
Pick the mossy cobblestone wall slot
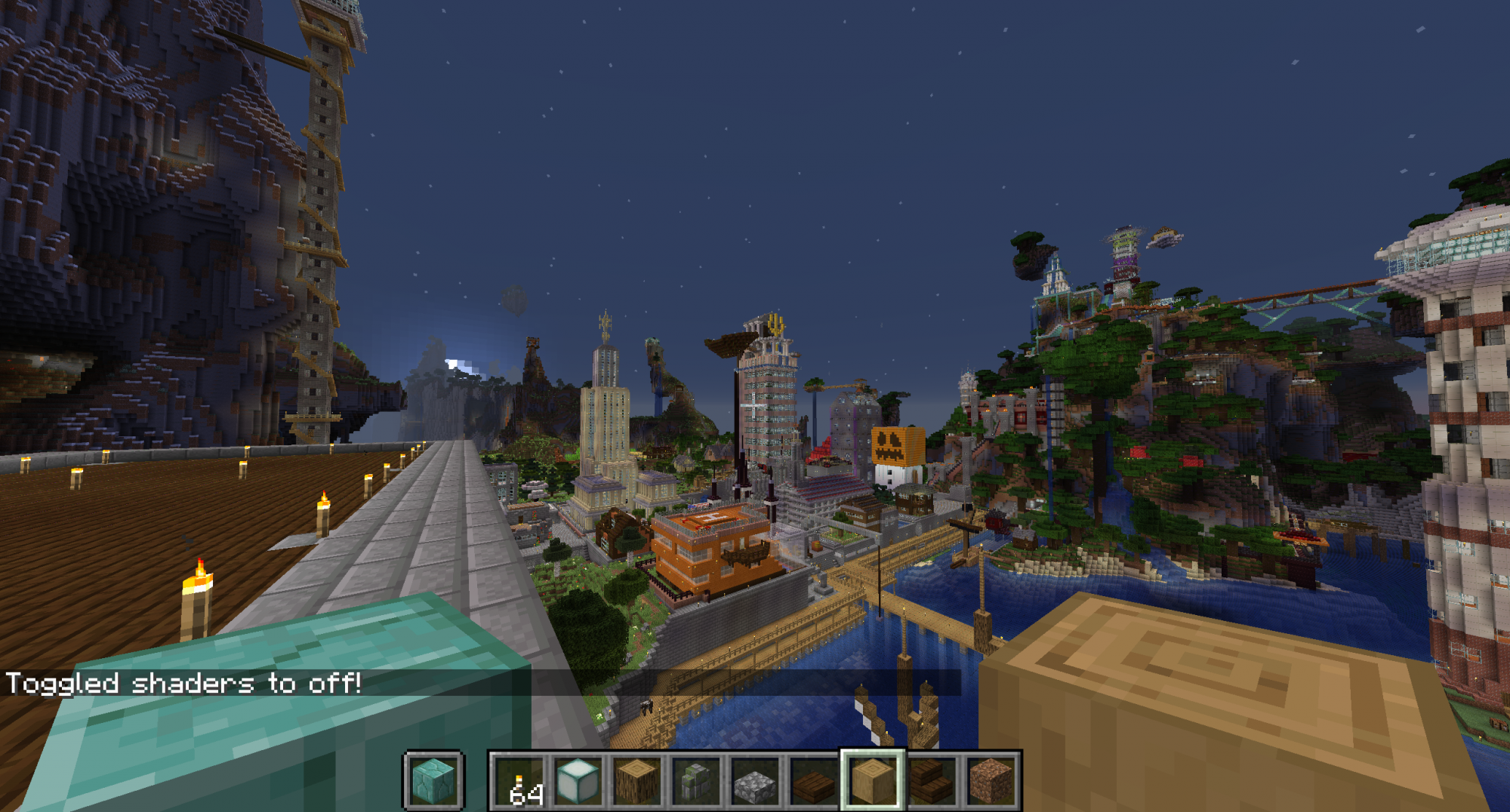pyautogui.click(x=696, y=782)
